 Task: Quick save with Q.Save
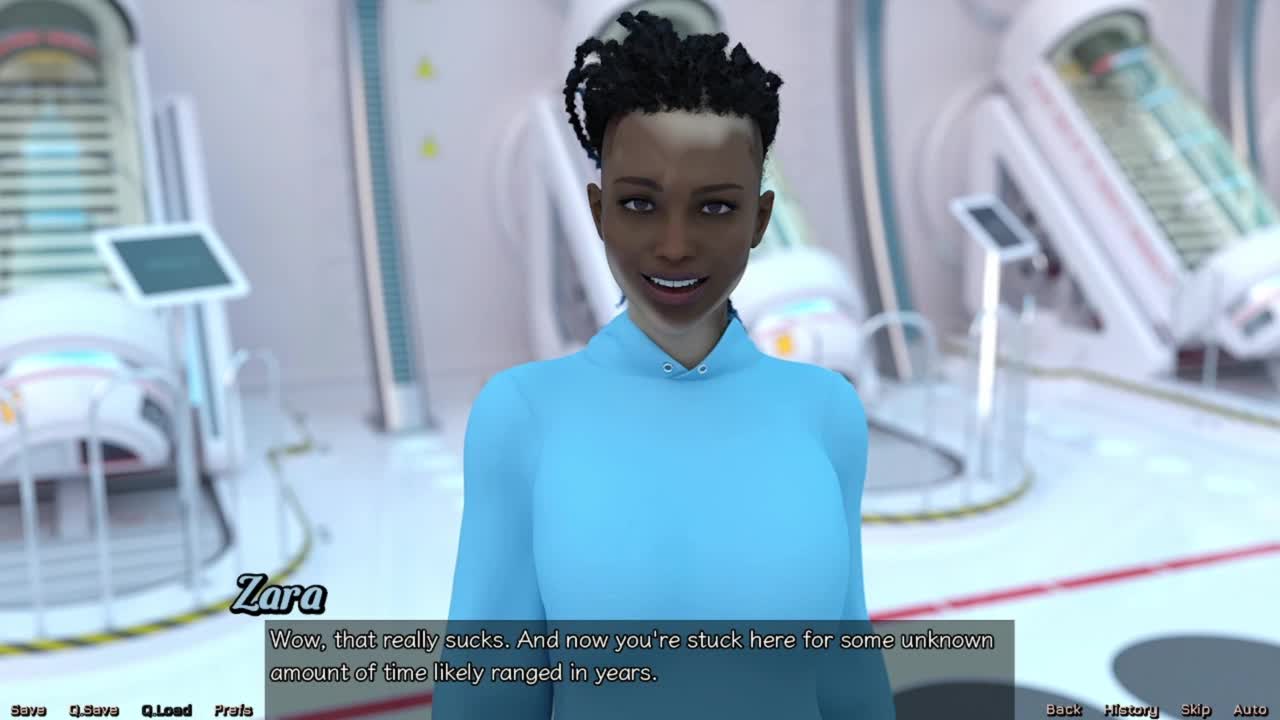tap(94, 710)
